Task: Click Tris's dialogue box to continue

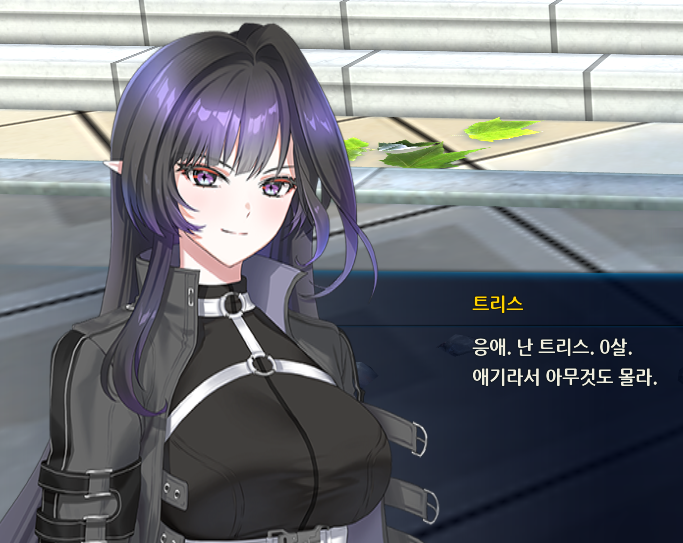Action: (x=560, y=363)
